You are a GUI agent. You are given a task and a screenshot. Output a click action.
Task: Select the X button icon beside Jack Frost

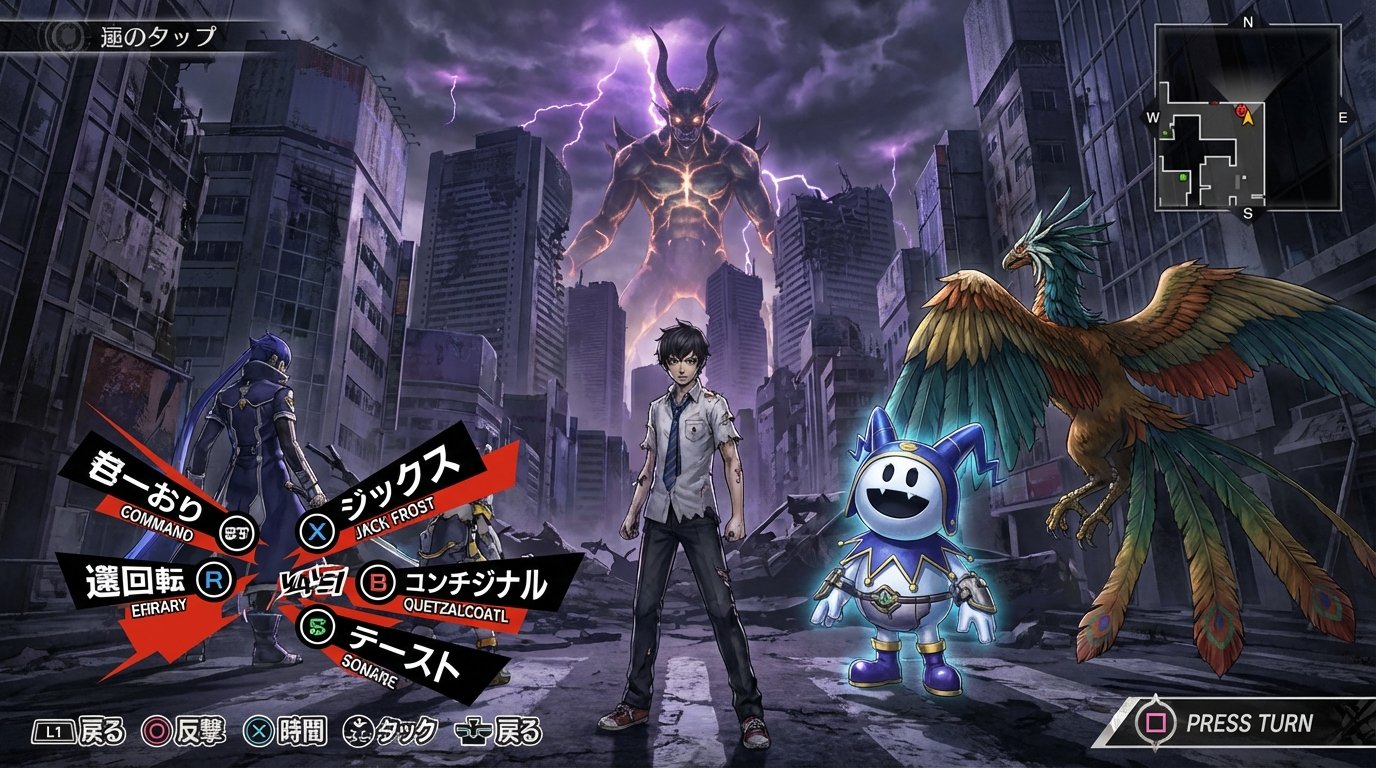tap(314, 531)
